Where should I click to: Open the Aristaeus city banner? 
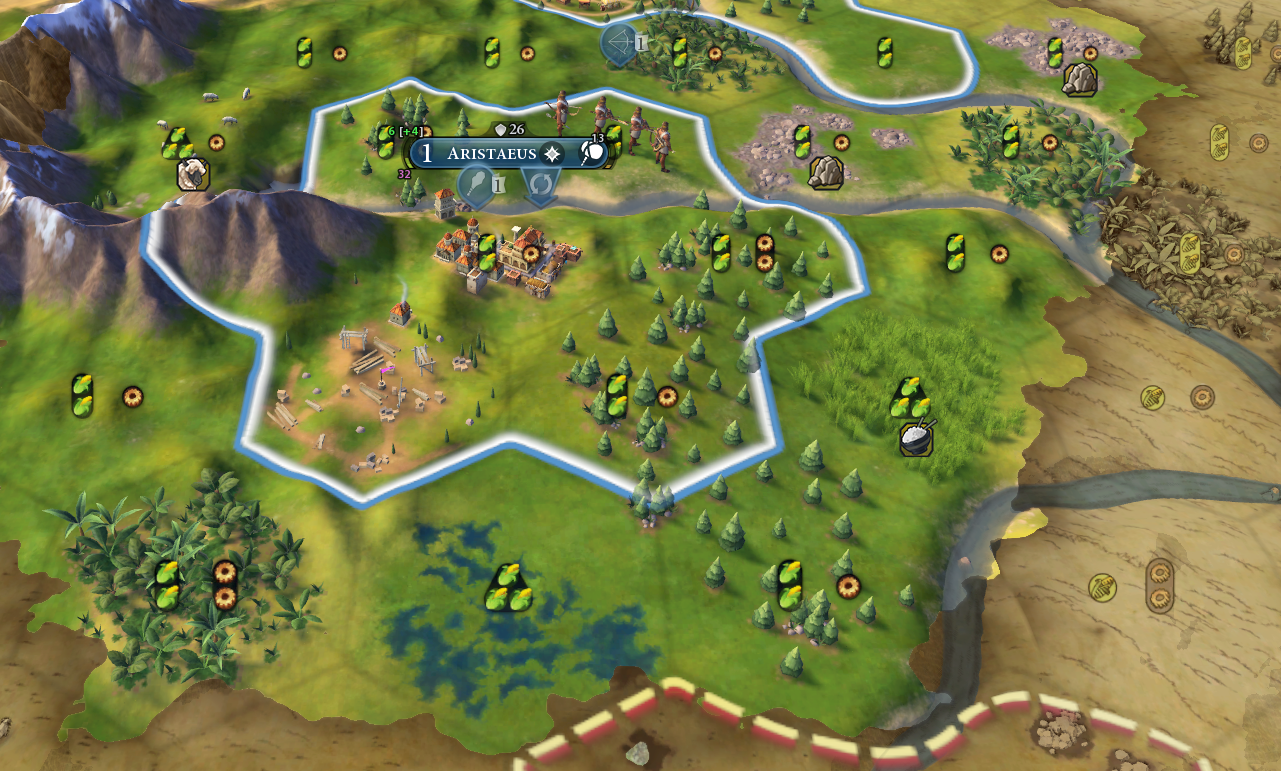490,154
